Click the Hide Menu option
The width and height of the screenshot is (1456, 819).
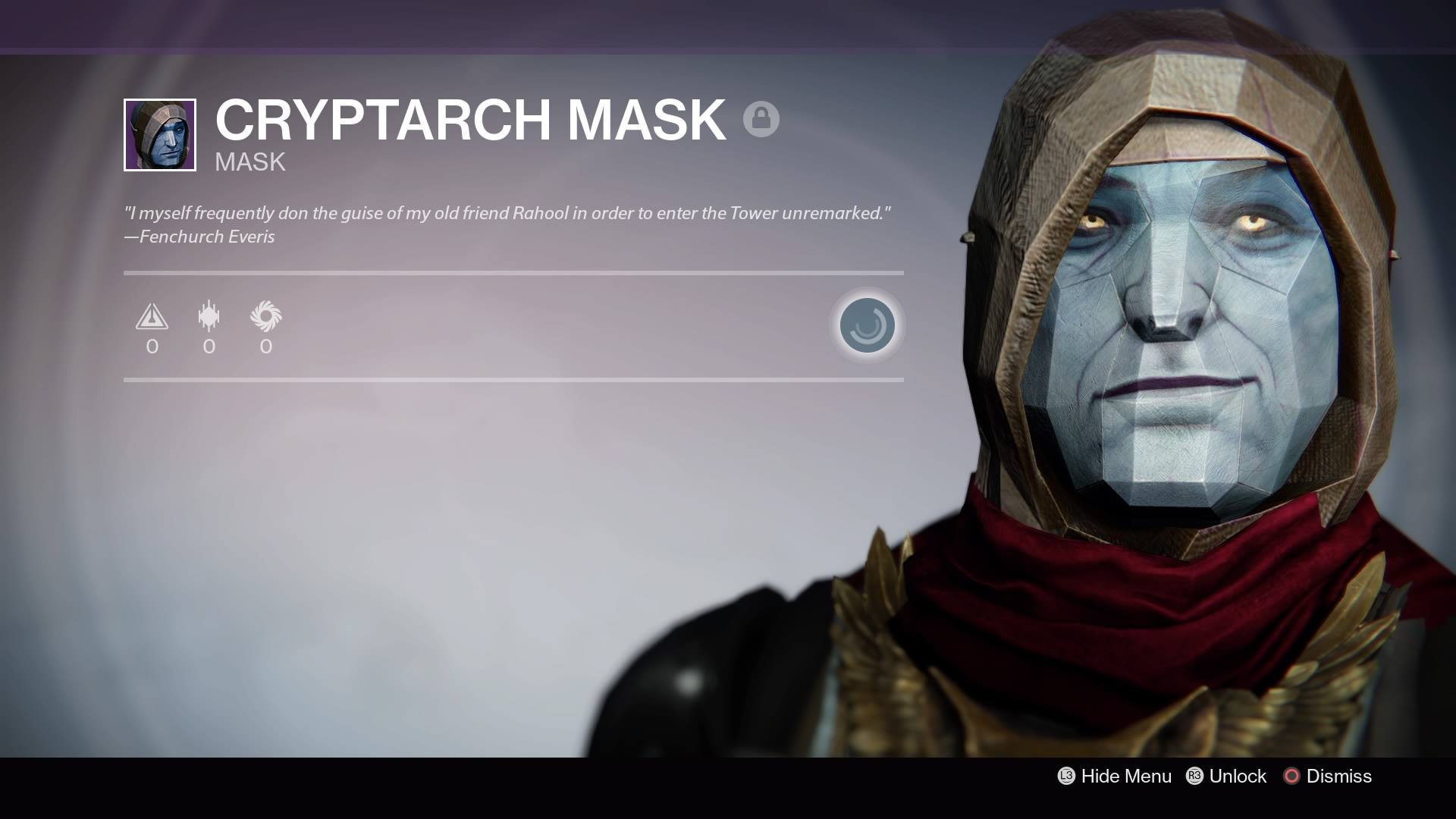[x=1115, y=776]
